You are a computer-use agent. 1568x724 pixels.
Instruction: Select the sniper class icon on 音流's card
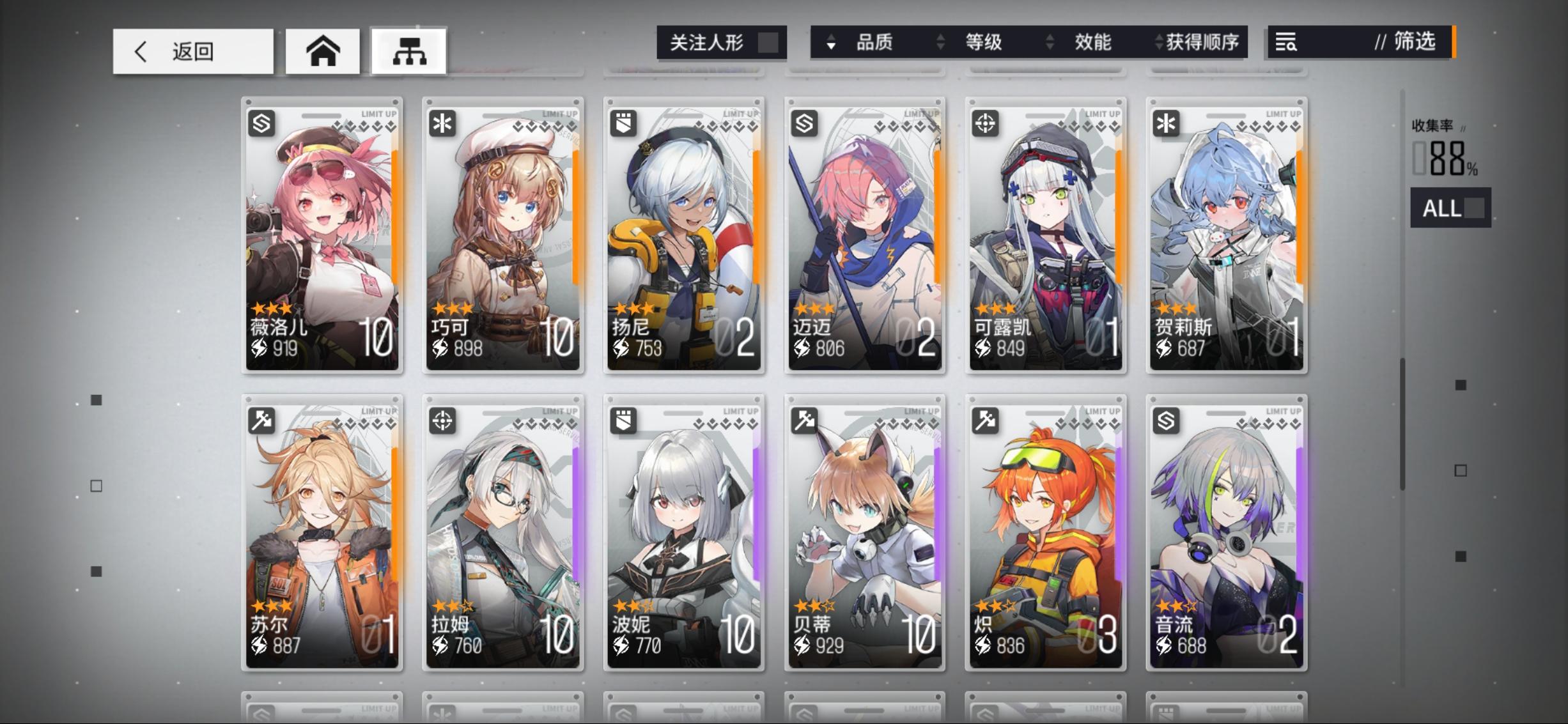1166,421
